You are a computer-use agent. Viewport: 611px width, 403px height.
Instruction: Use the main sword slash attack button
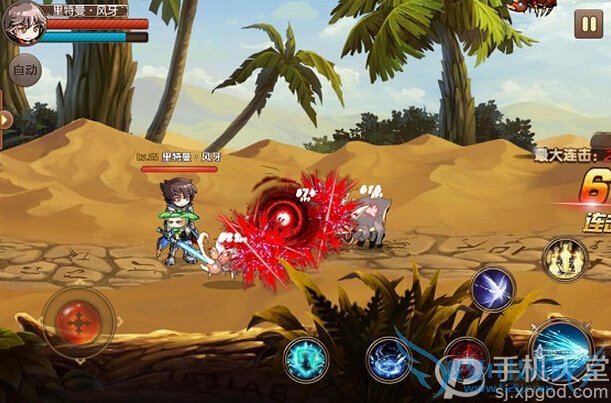561,347
